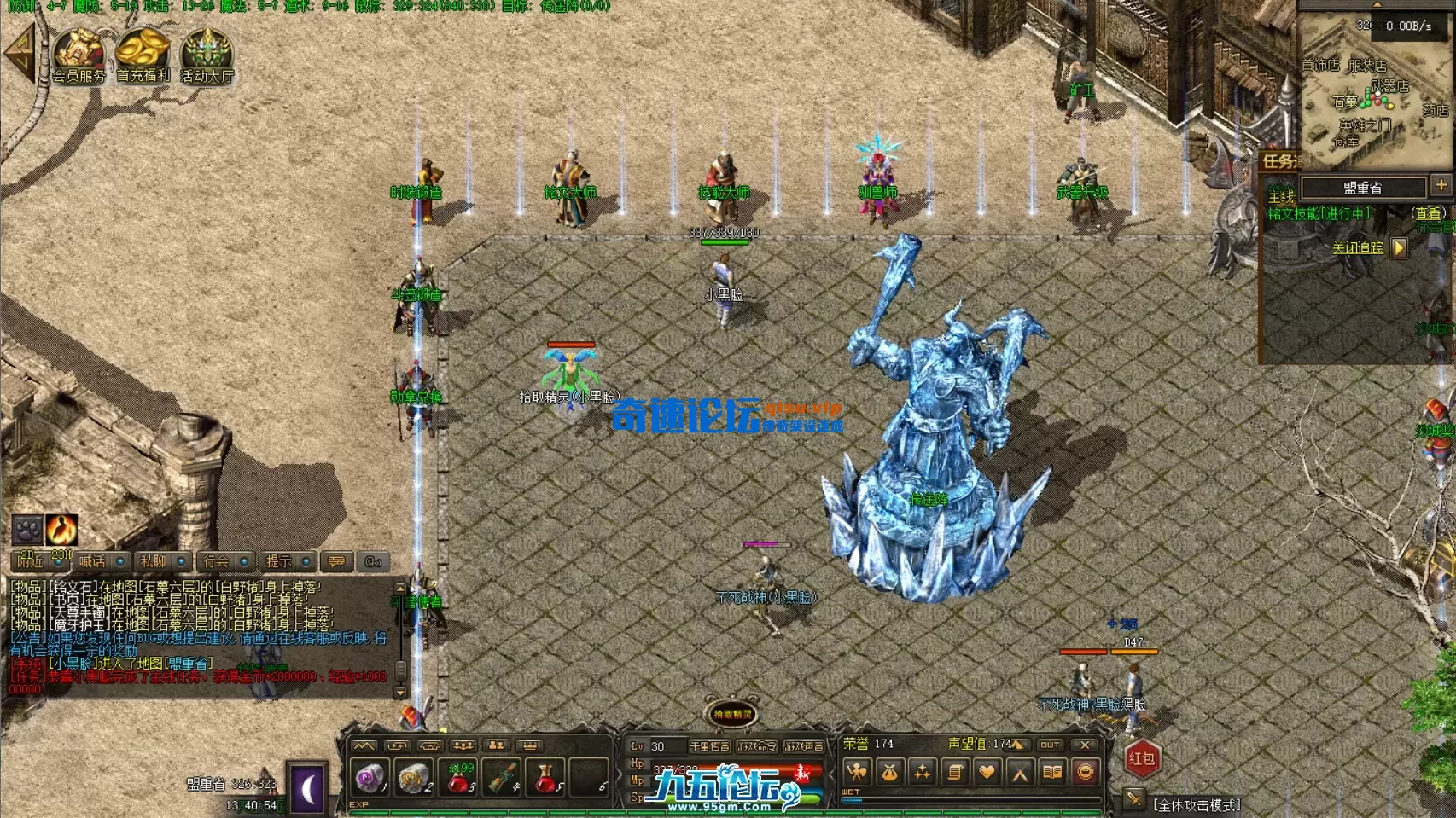1456x818 pixels.
Task: Open the 首充福利 first-recharge rewards
Action: (x=143, y=56)
